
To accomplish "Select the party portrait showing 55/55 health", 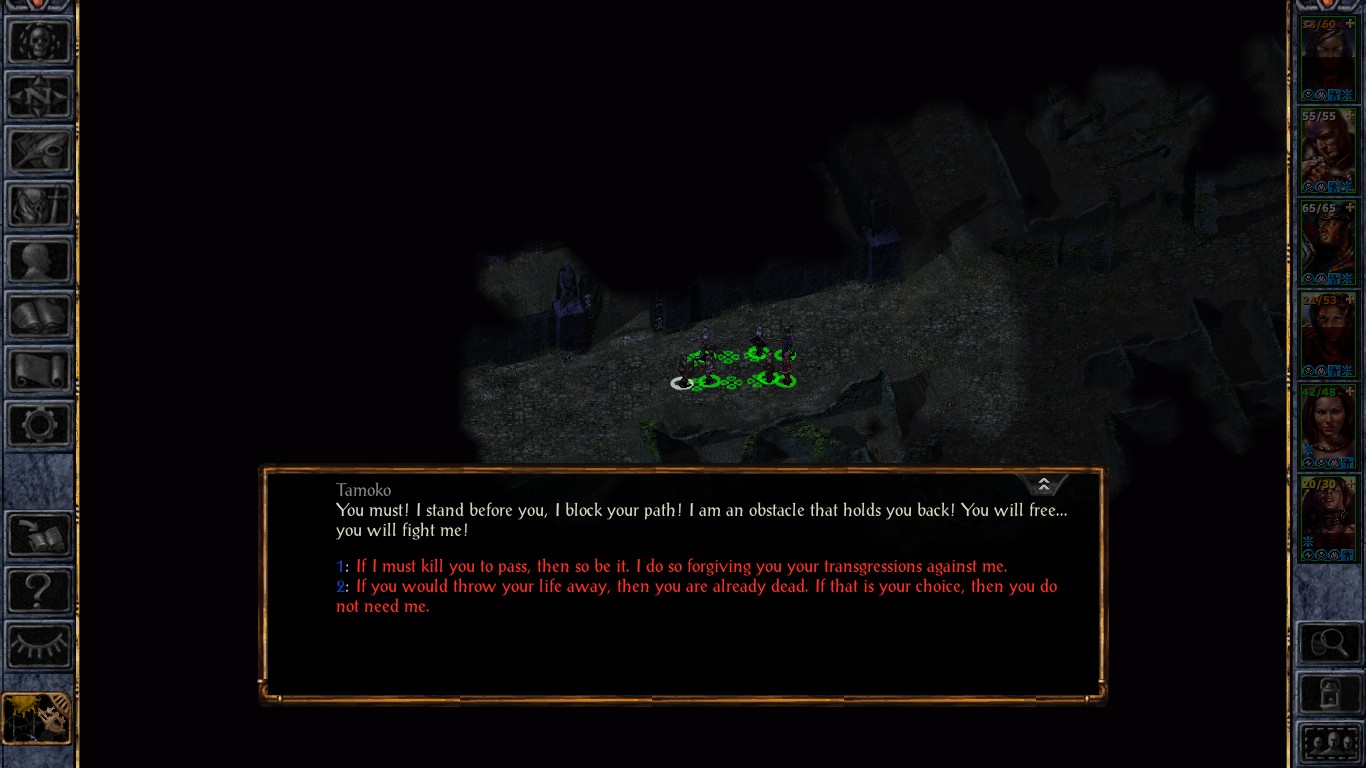I will pos(1327,151).
